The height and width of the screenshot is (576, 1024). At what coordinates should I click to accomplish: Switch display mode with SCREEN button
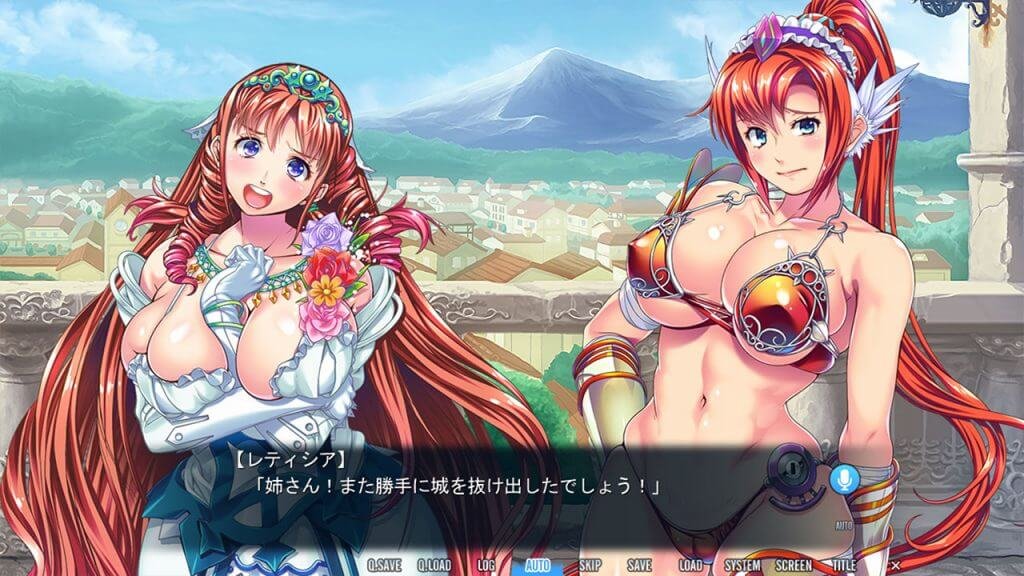[x=794, y=565]
